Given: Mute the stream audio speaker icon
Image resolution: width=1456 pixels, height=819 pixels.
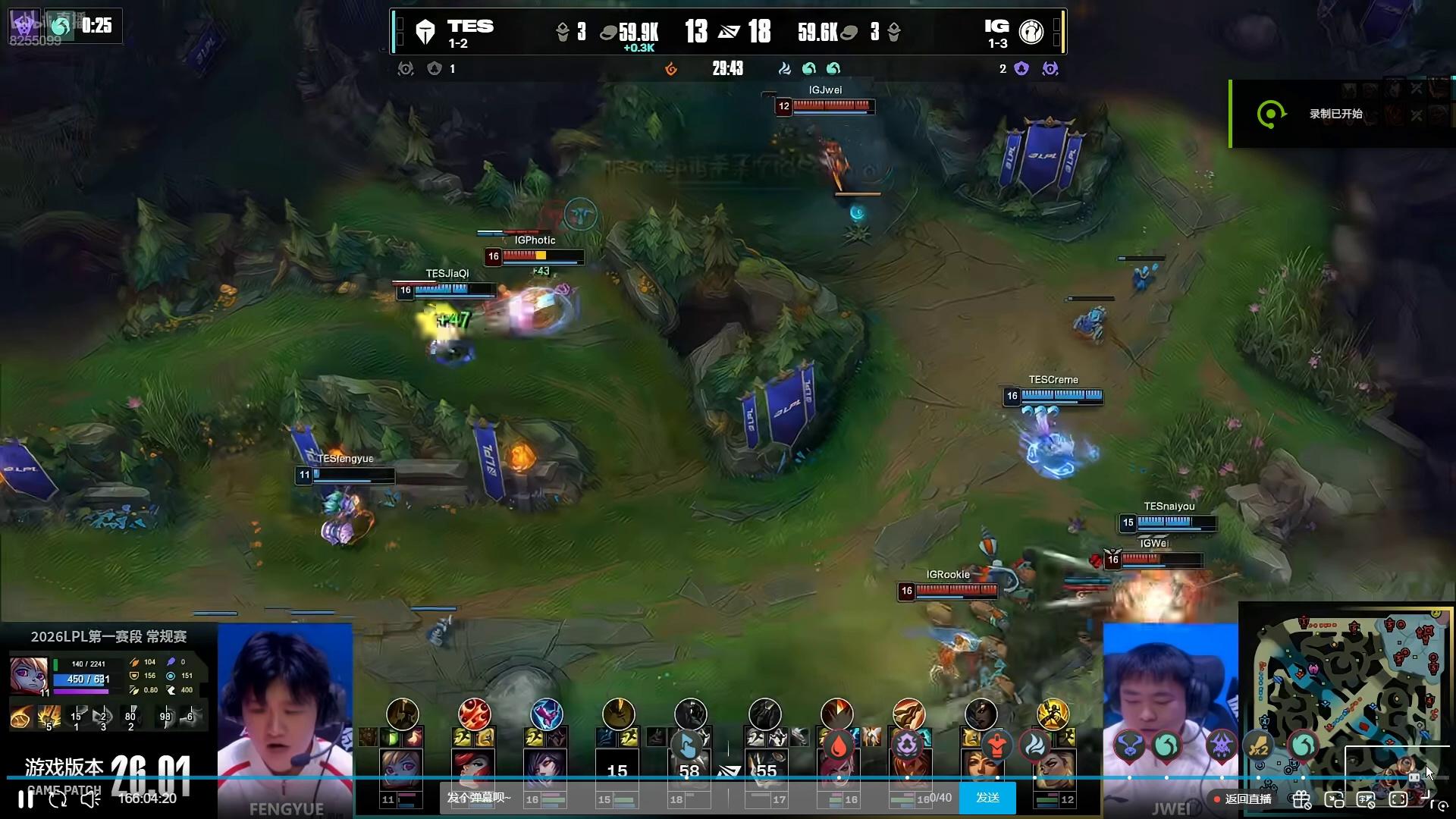Looking at the screenshot, I should coord(90,799).
